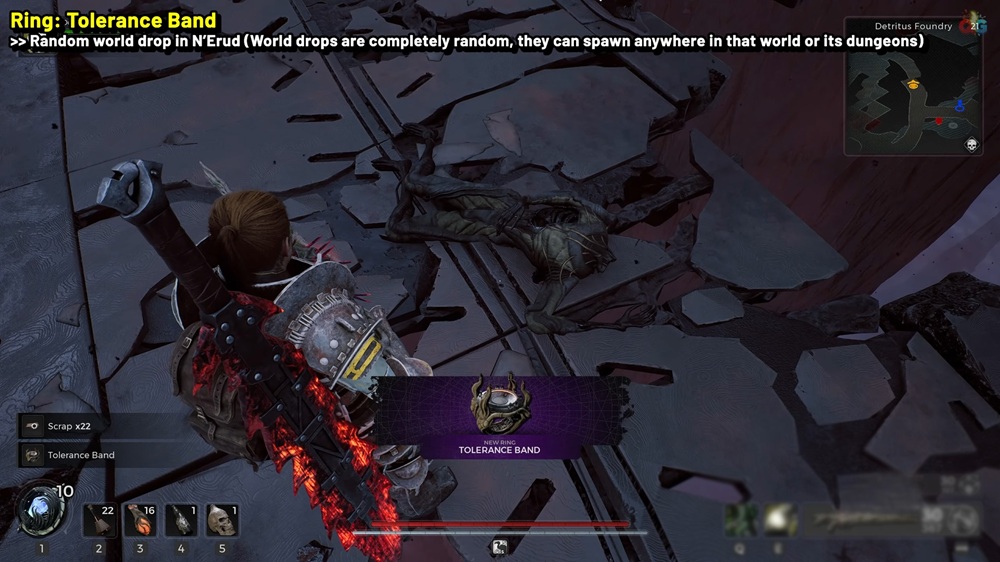The image size is (1000, 562).
Task: Click the orange marker on the minimap
Action: [x=913, y=86]
